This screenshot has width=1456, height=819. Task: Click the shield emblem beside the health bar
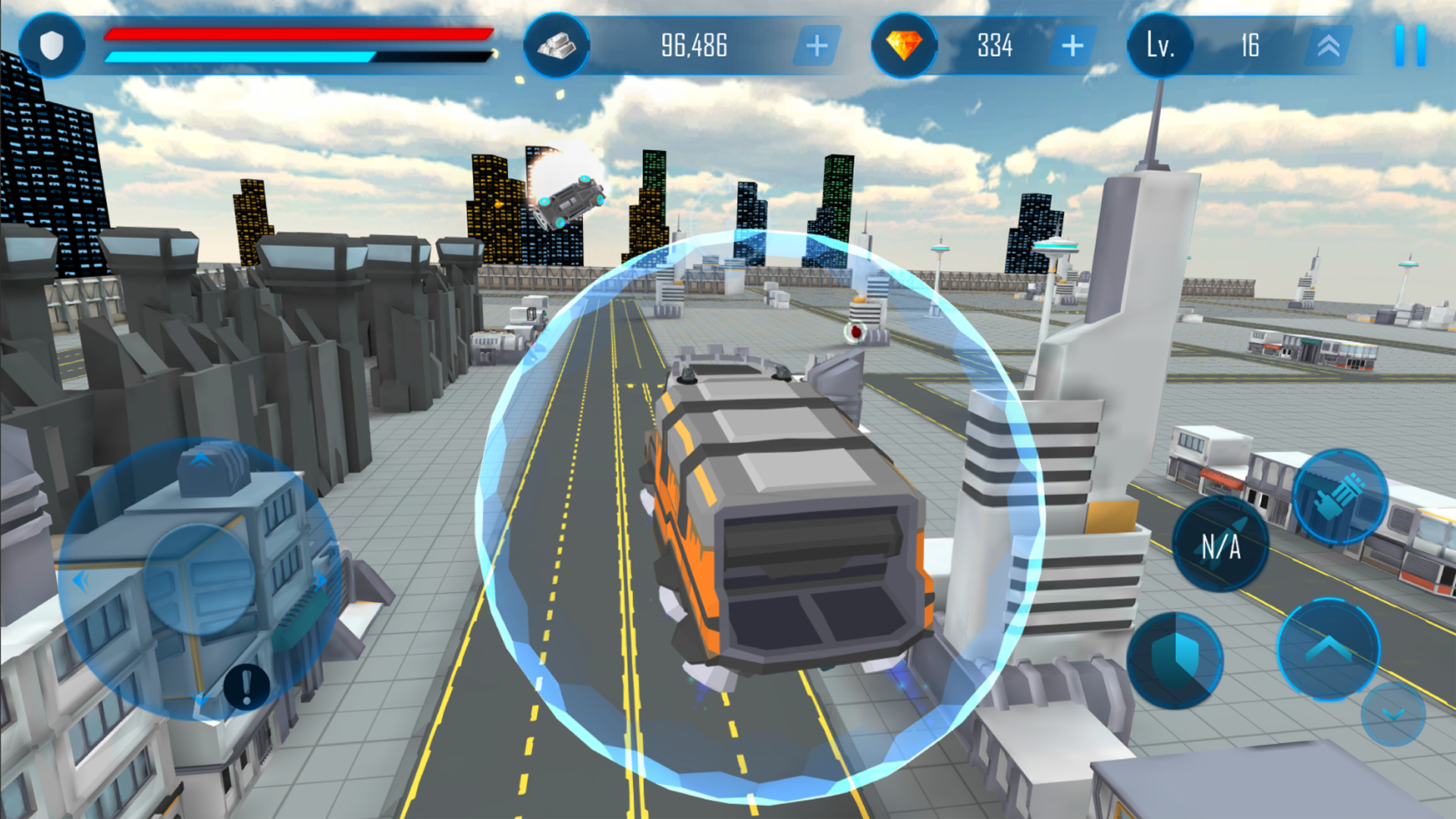tap(51, 47)
